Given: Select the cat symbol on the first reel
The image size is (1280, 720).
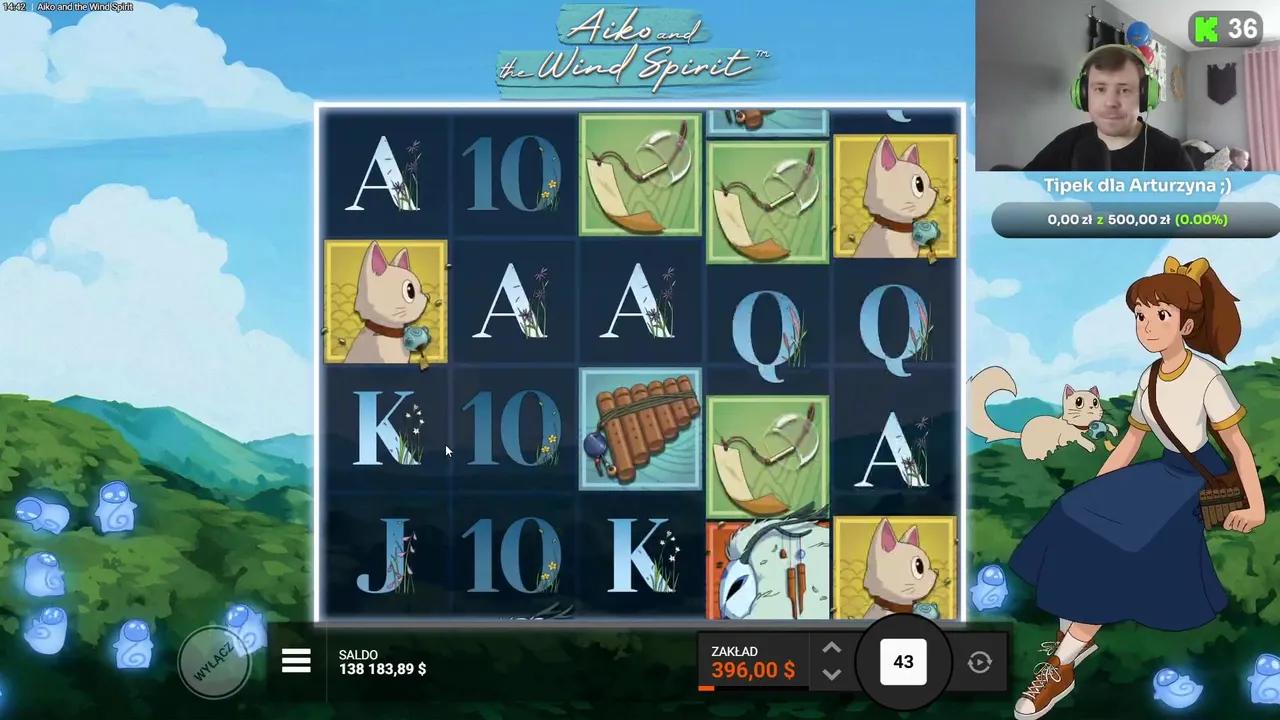Looking at the screenshot, I should [386, 300].
